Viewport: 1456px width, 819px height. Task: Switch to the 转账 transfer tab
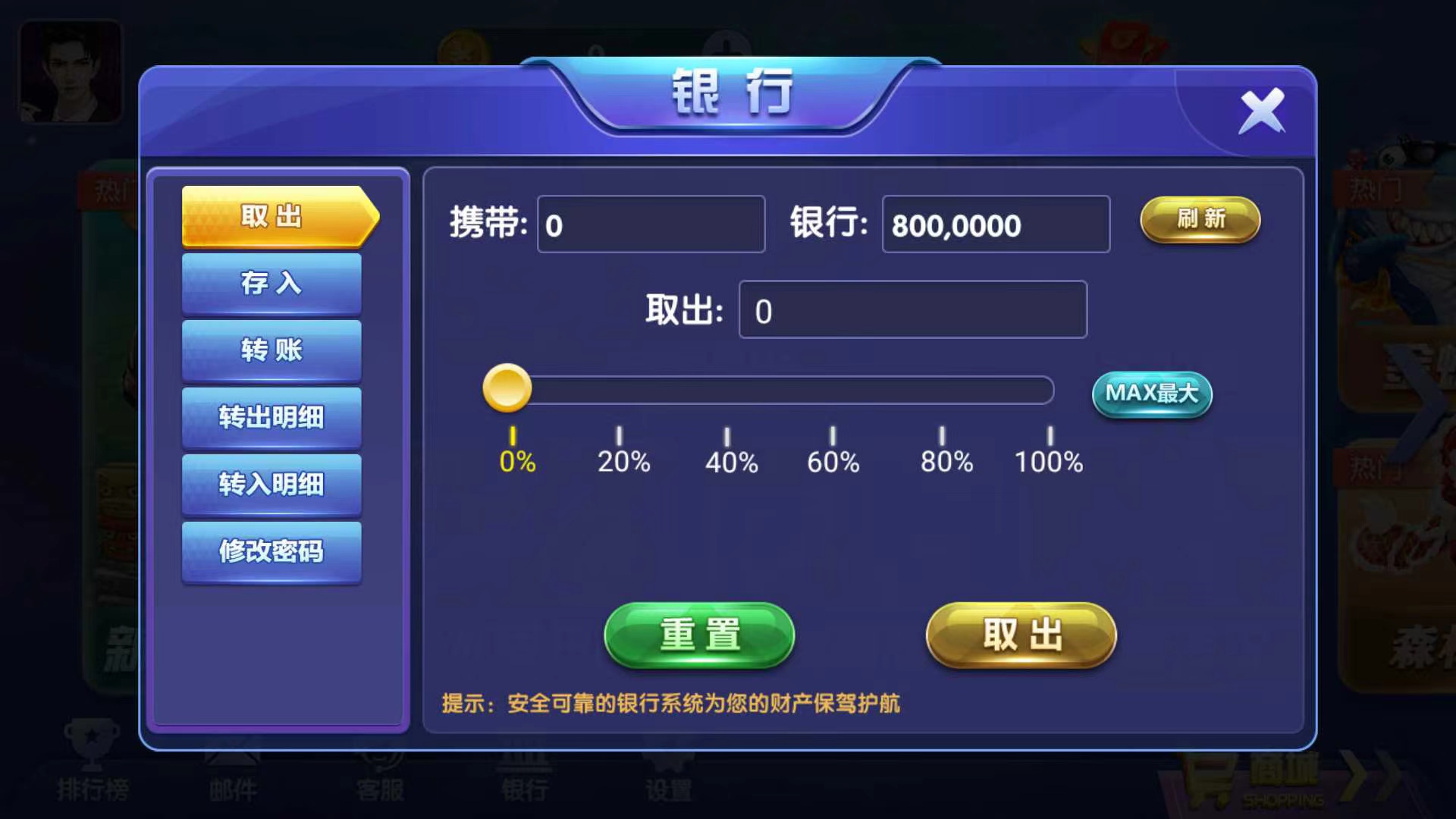271,350
